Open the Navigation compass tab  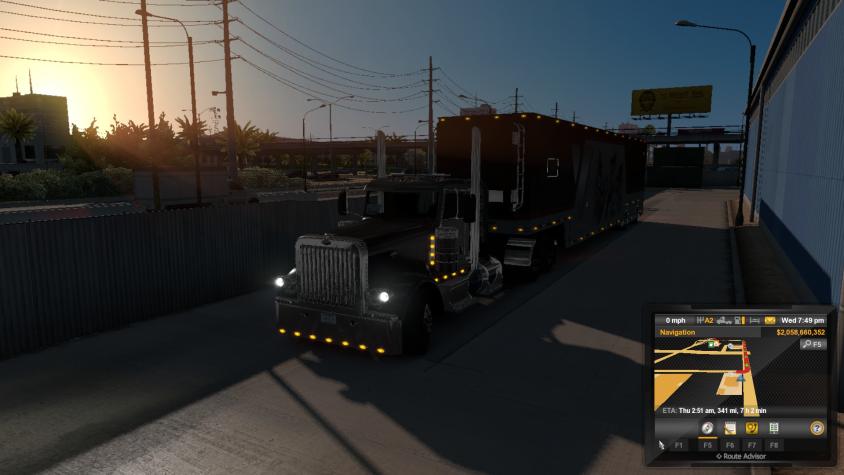click(707, 427)
